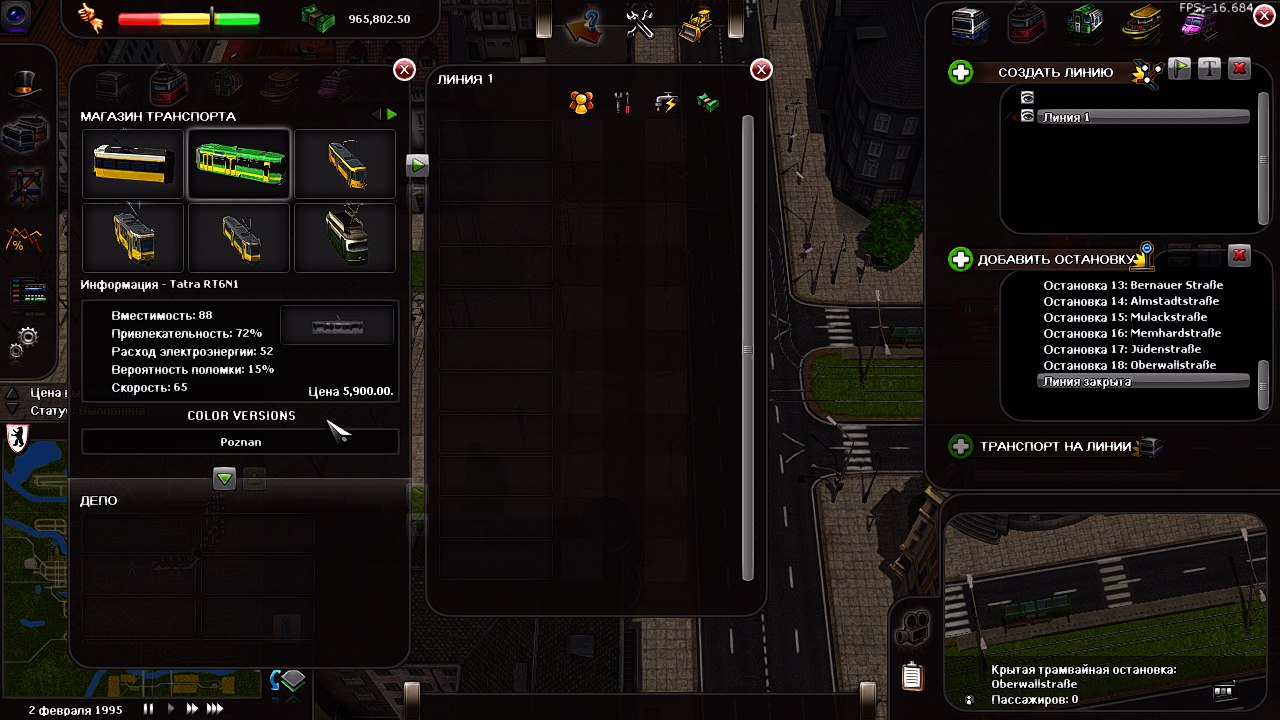Rename line with the T button

(x=1210, y=69)
